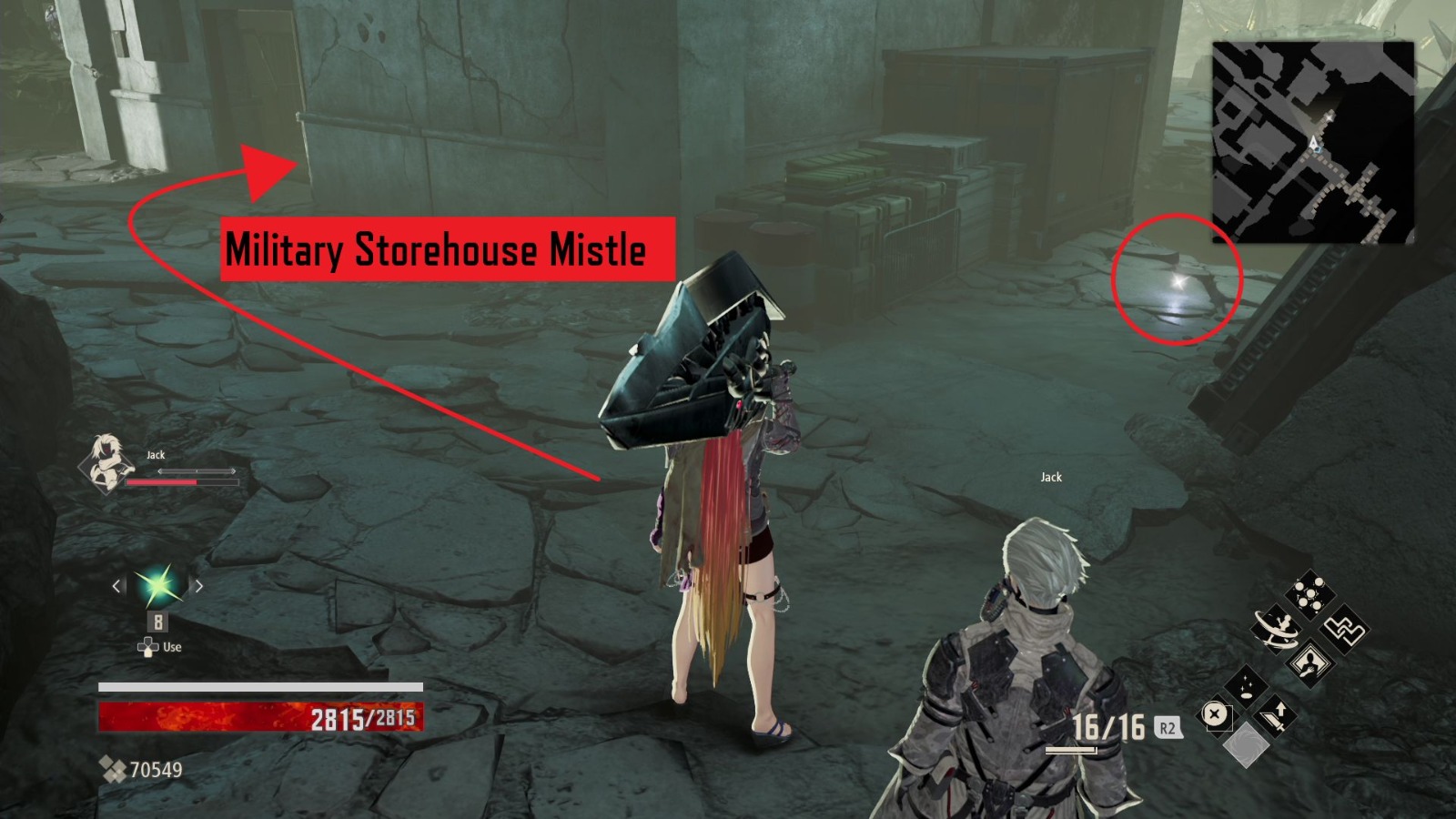Select the swirling barrier buff icon
The image size is (1456, 819).
click(x=1275, y=630)
